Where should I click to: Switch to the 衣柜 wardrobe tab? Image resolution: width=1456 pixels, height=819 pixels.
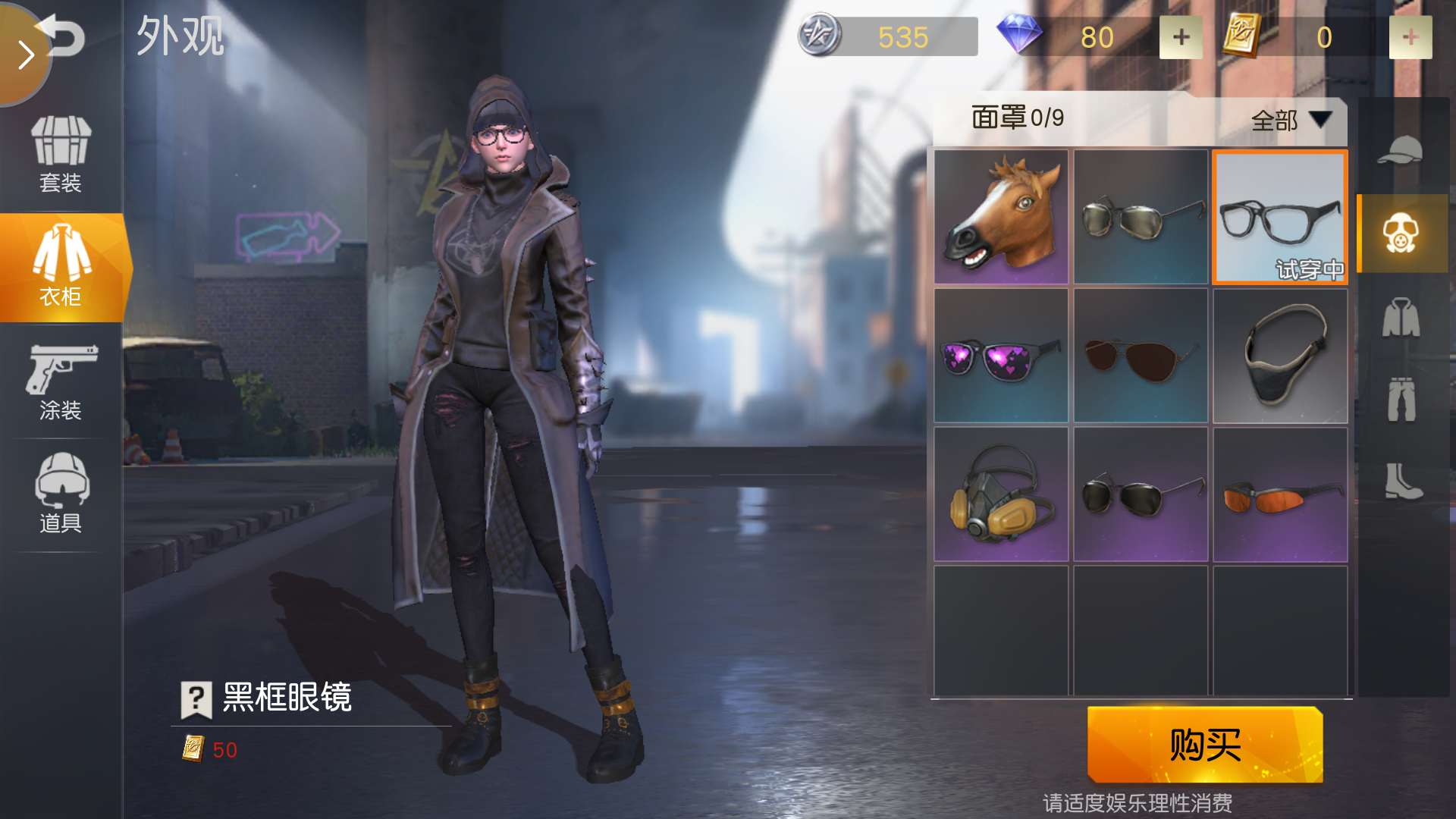tap(61, 267)
